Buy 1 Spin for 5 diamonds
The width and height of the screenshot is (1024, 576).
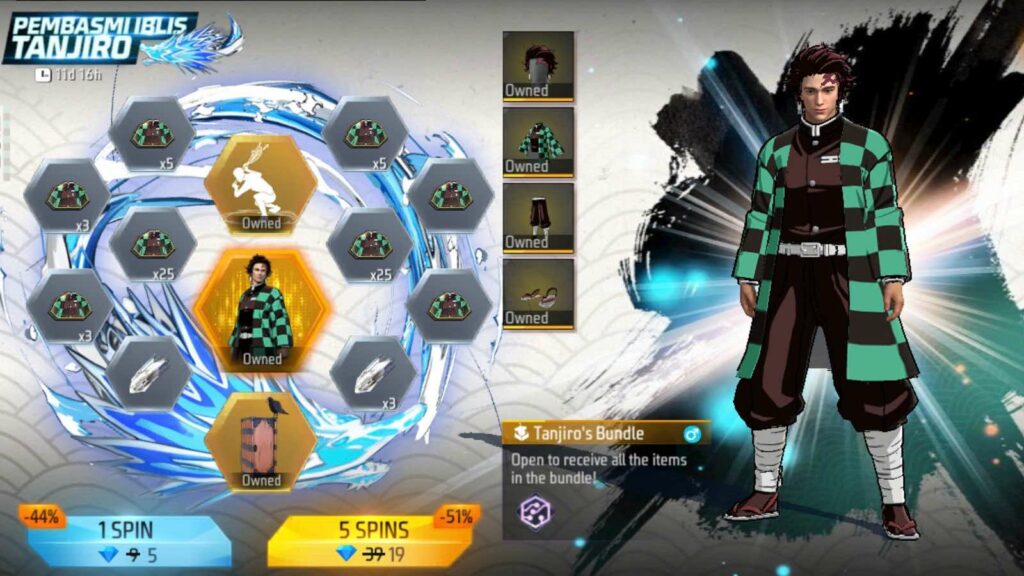click(130, 540)
